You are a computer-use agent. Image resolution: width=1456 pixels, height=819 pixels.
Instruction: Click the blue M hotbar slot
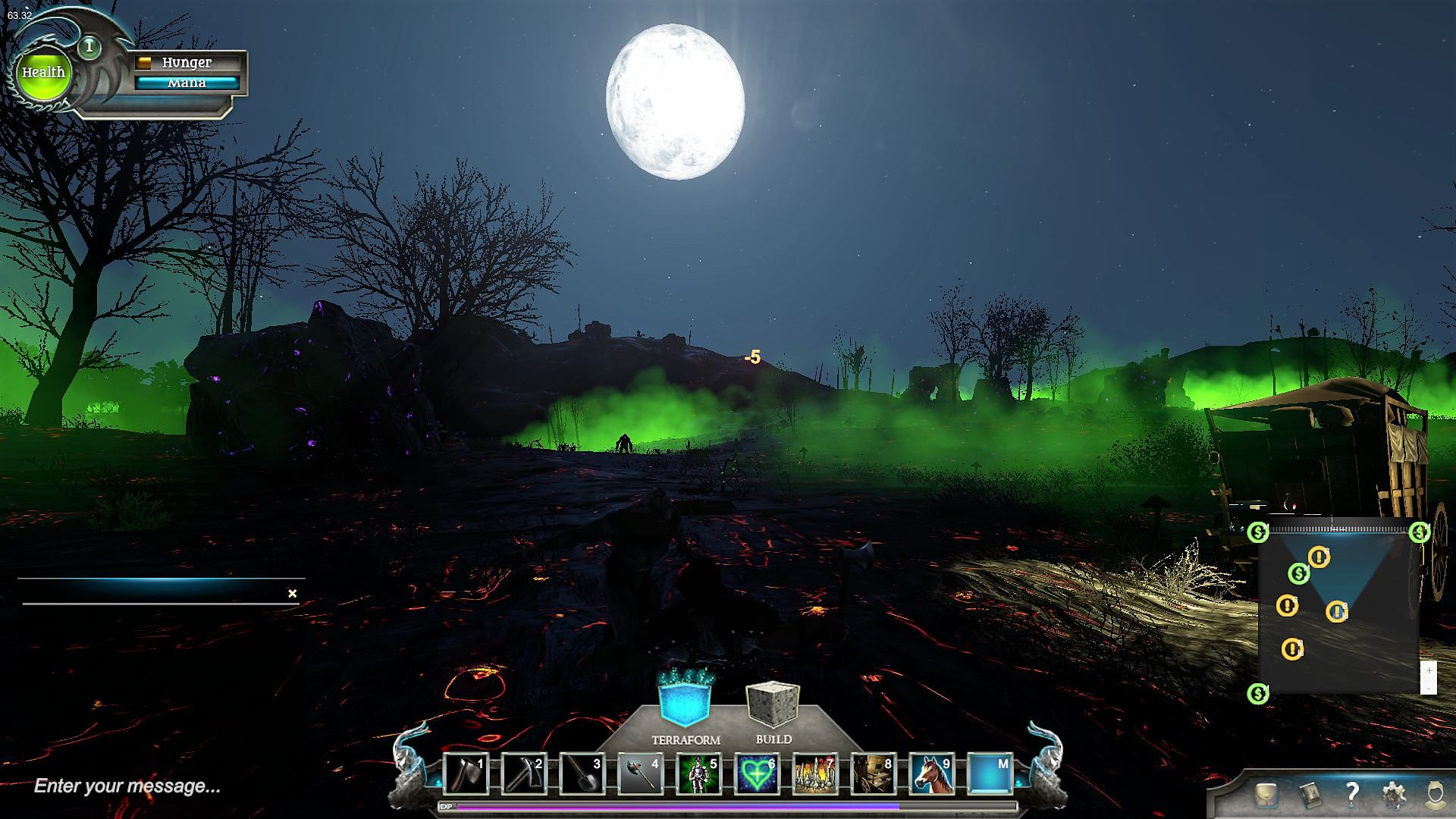(990, 774)
